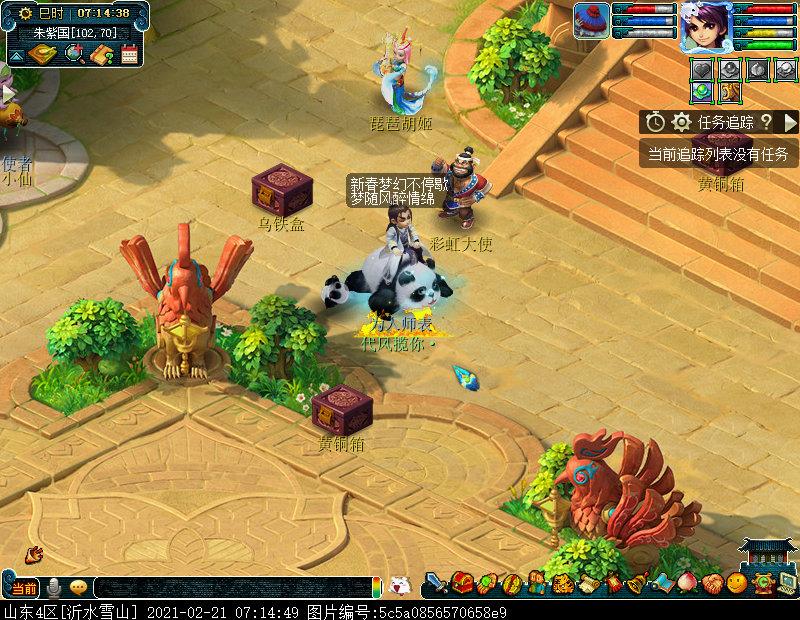Open quest tracker help question mark
This screenshot has height=620, width=800.
[x=766, y=122]
